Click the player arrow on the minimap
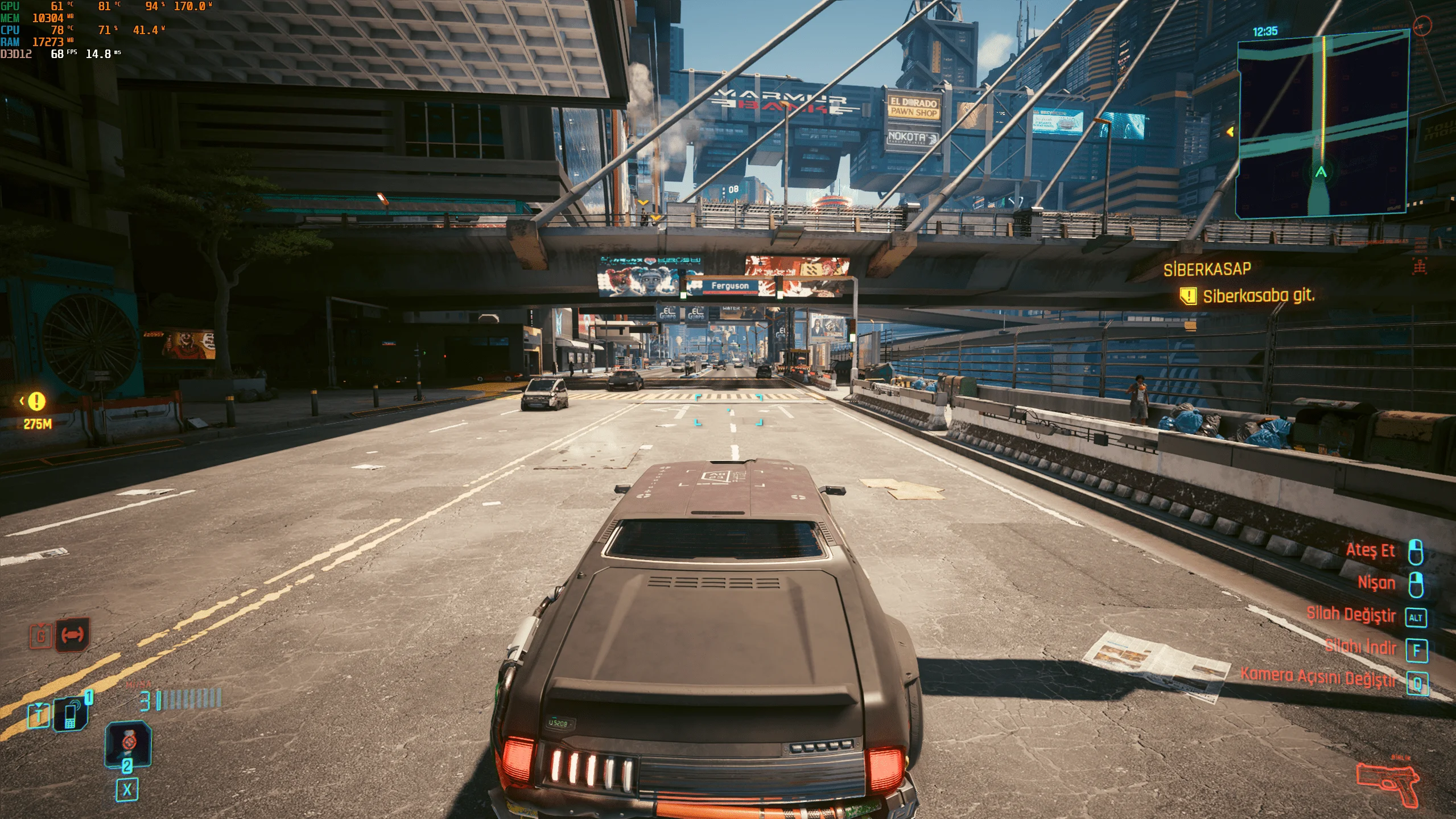The width and height of the screenshot is (1456, 819). pyautogui.click(x=1321, y=171)
